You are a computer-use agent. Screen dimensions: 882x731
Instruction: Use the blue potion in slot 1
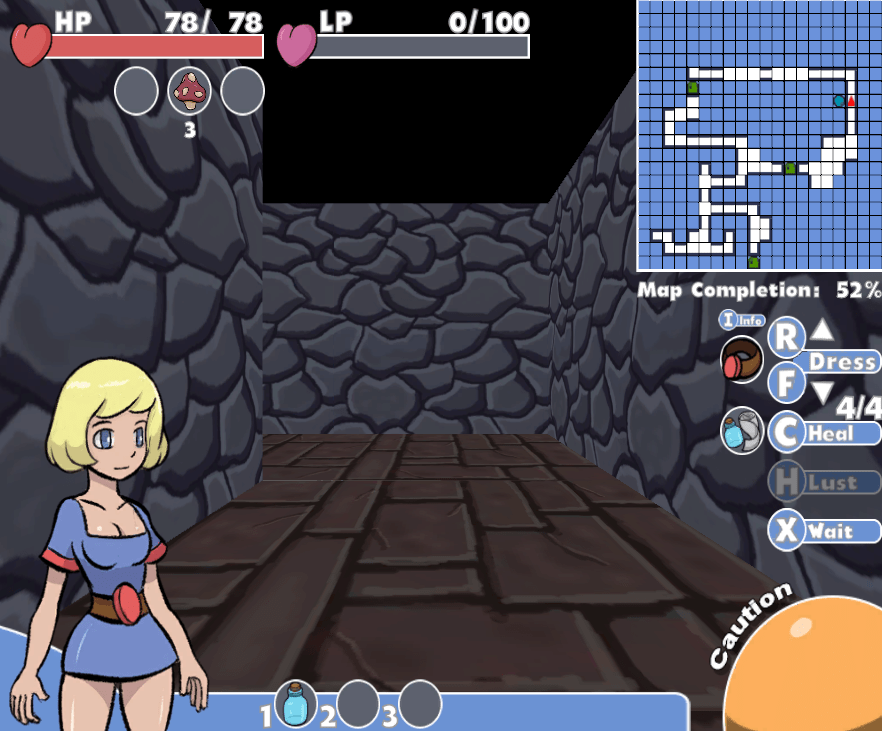click(x=296, y=704)
